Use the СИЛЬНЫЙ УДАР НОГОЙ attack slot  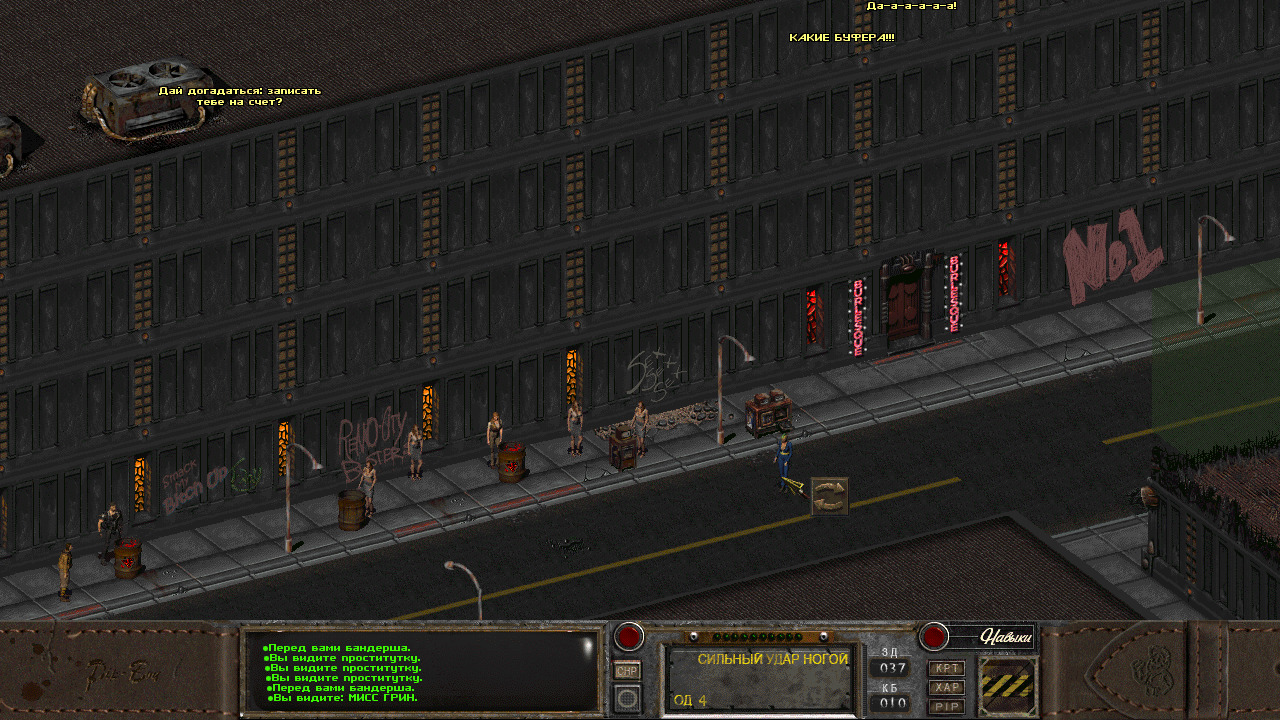pyautogui.click(x=760, y=678)
